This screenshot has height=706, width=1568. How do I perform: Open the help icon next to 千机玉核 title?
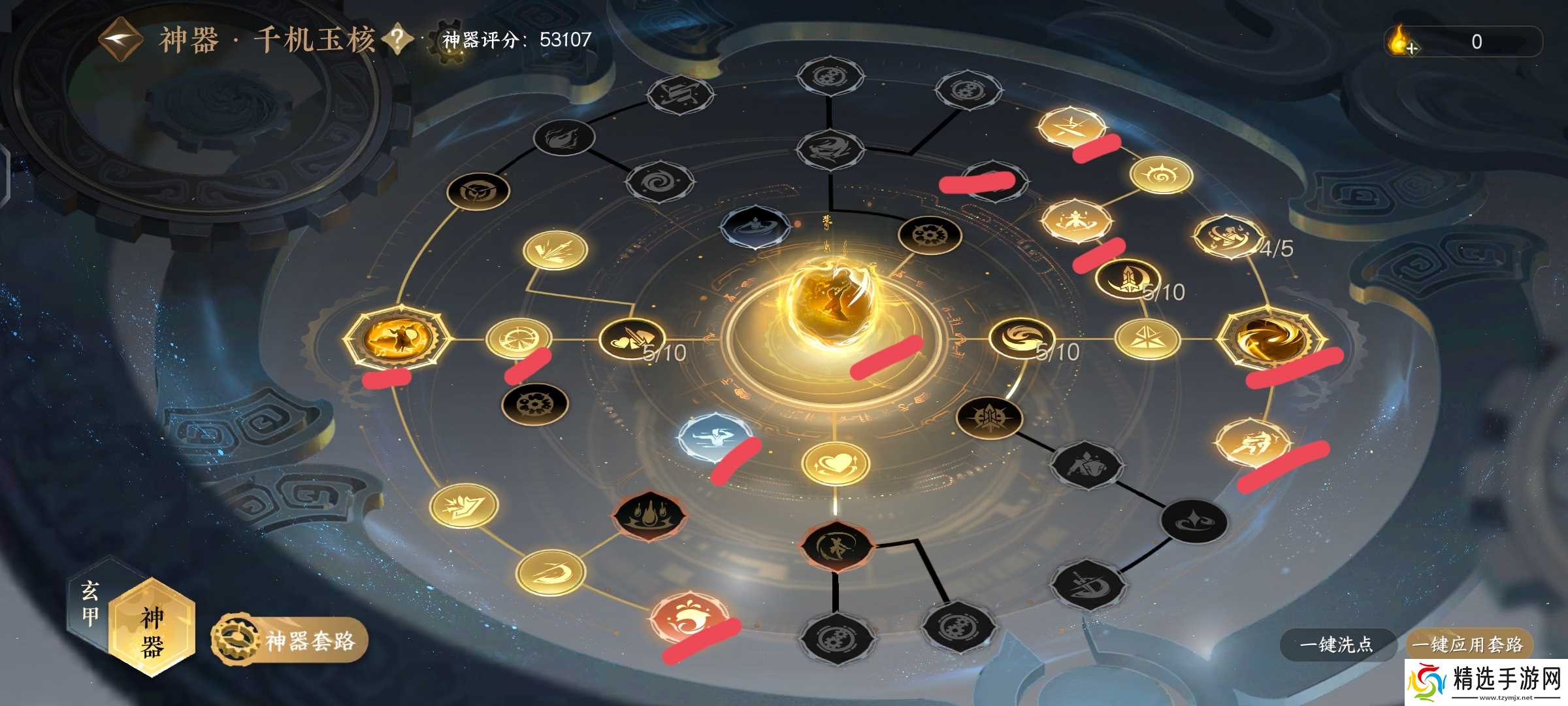tap(397, 37)
